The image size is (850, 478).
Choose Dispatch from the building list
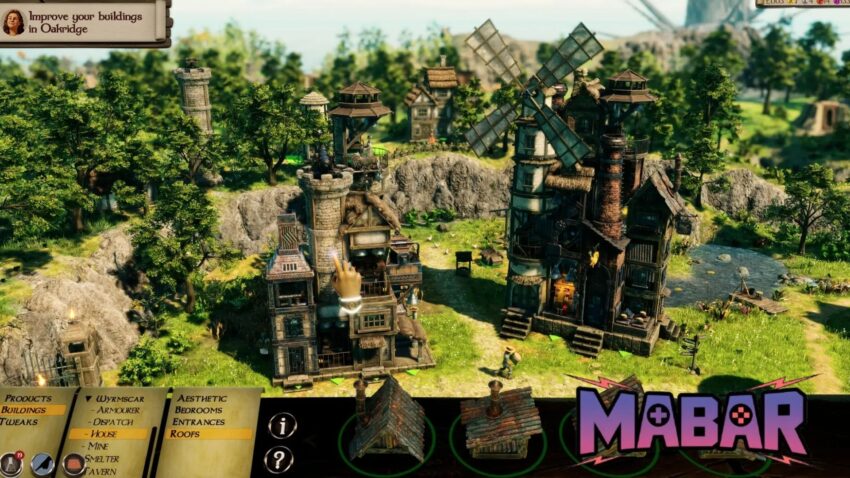[114, 422]
